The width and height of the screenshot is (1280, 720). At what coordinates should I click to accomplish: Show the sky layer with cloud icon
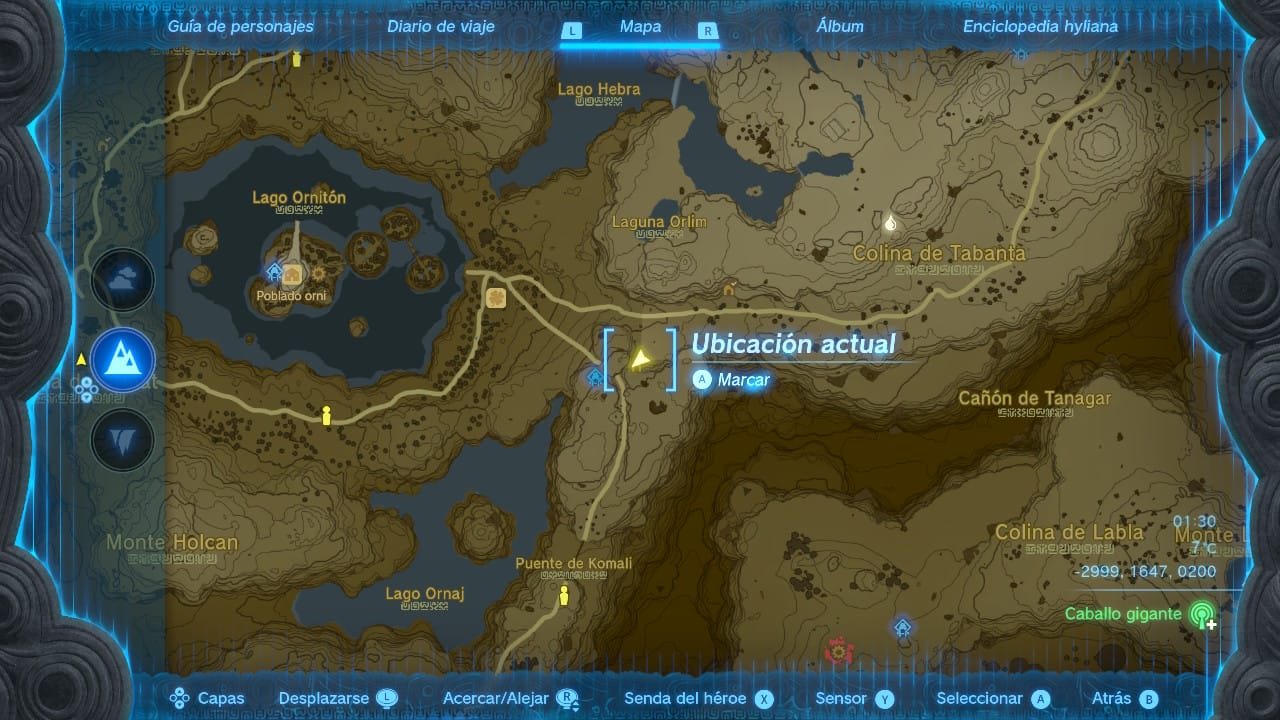tap(123, 280)
